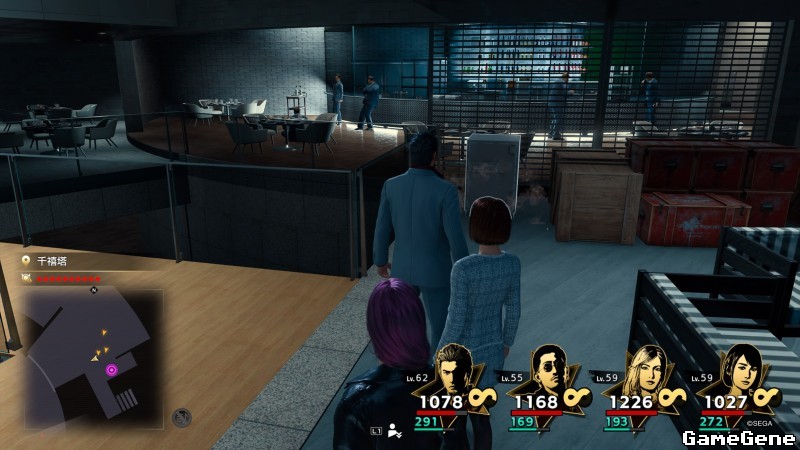Click the round grey icon beside the minimap
The width and height of the screenshot is (800, 450).
[x=181, y=417]
